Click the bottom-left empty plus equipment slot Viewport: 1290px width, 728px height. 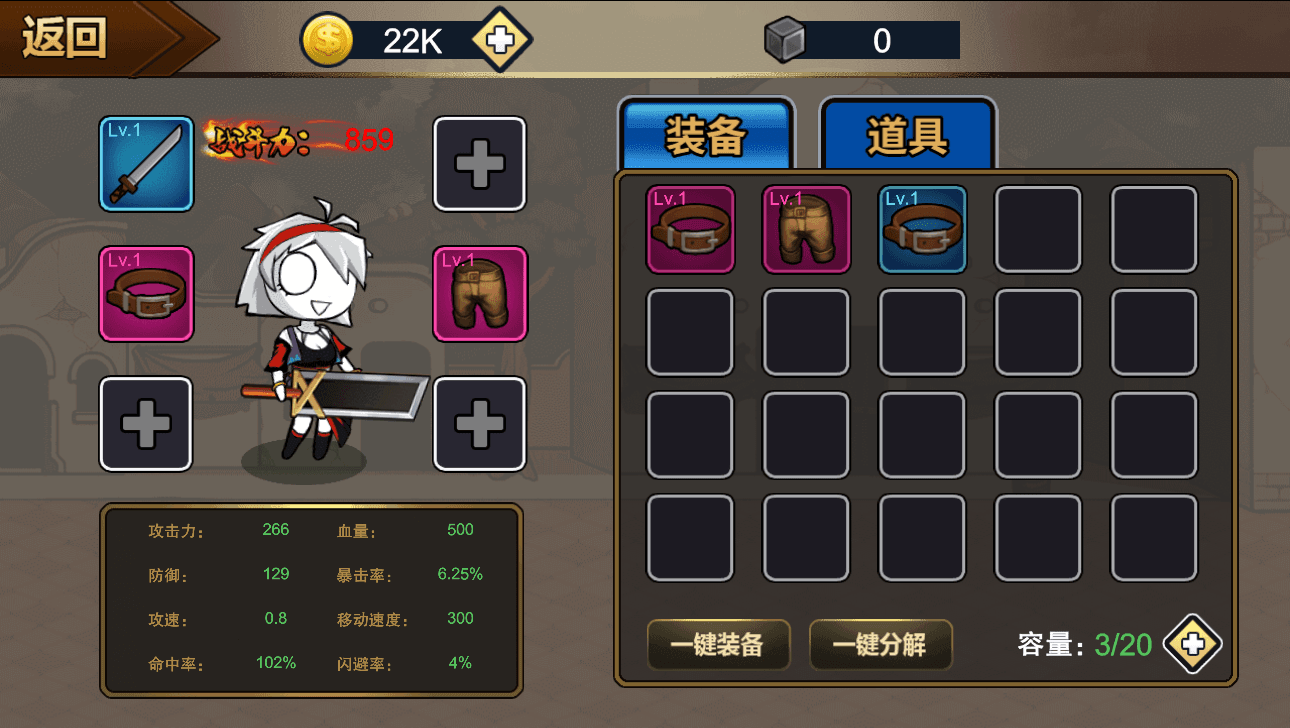click(146, 422)
